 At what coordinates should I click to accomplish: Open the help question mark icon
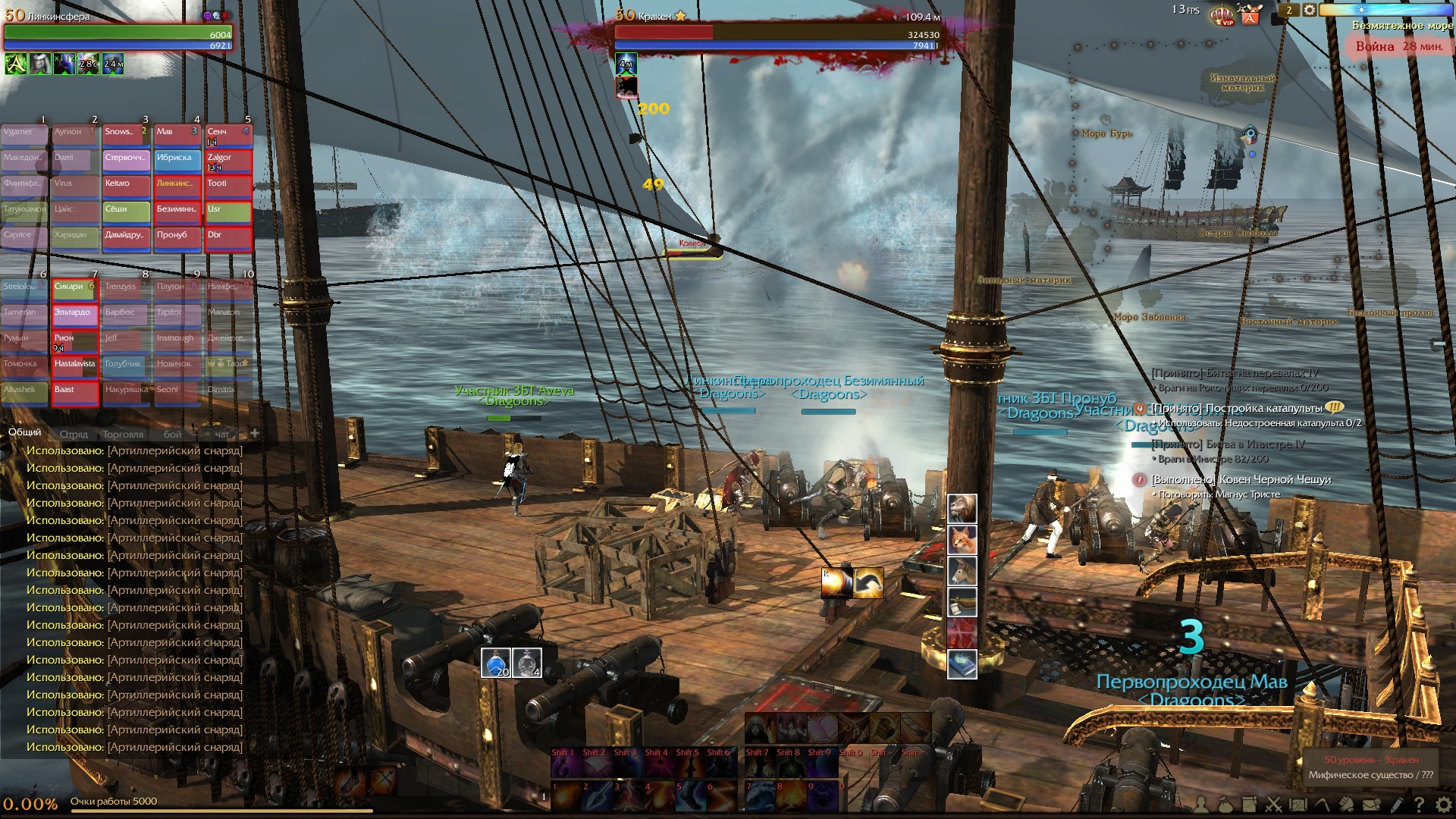1419,805
